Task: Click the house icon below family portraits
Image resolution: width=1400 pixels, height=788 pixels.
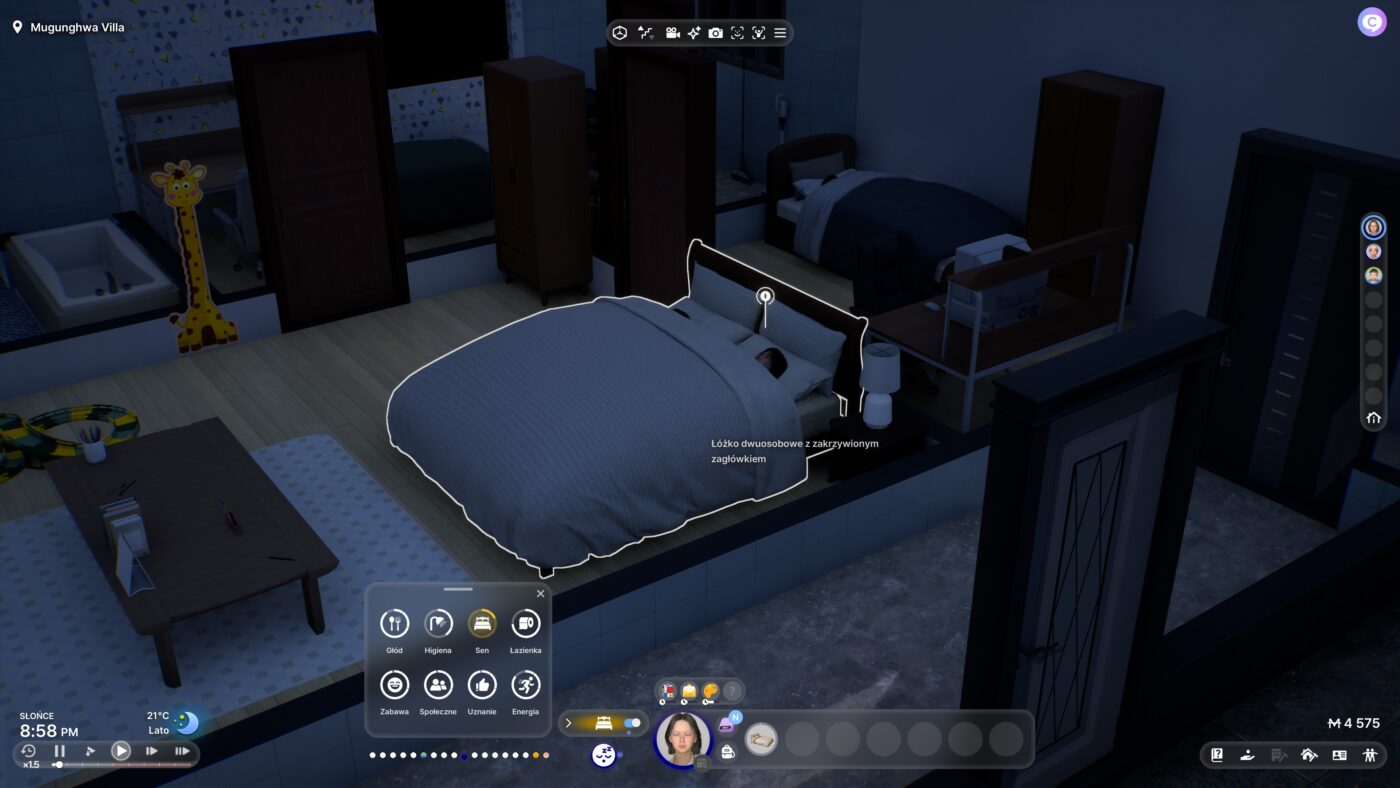Action: coord(1373,418)
